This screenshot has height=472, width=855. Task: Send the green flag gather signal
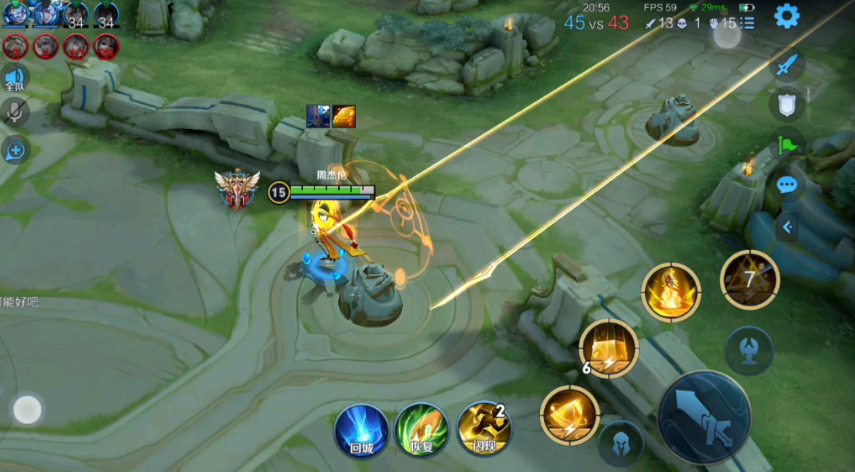(x=788, y=145)
